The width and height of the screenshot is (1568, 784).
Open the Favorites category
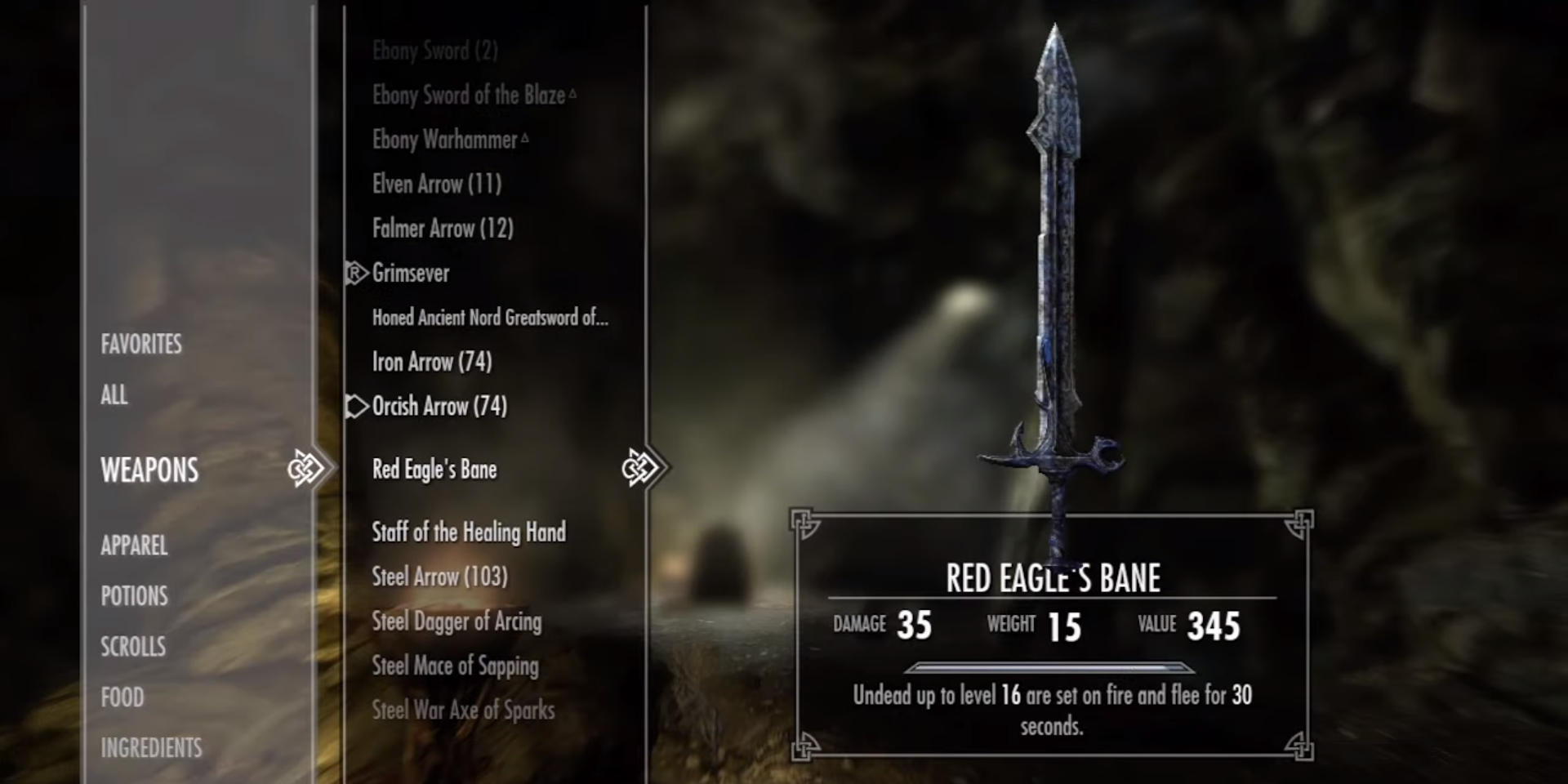141,345
